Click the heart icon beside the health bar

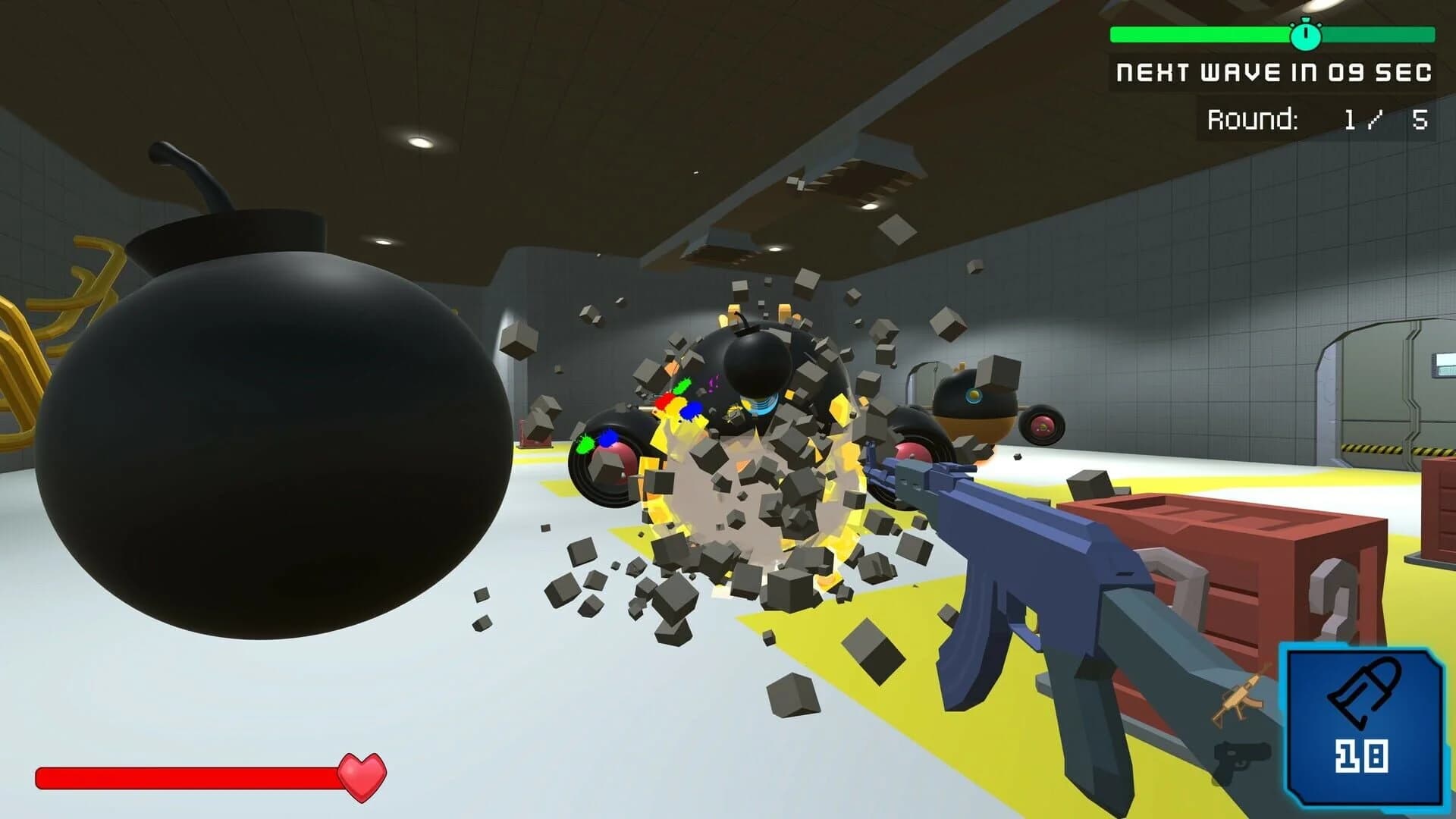pyautogui.click(x=362, y=777)
